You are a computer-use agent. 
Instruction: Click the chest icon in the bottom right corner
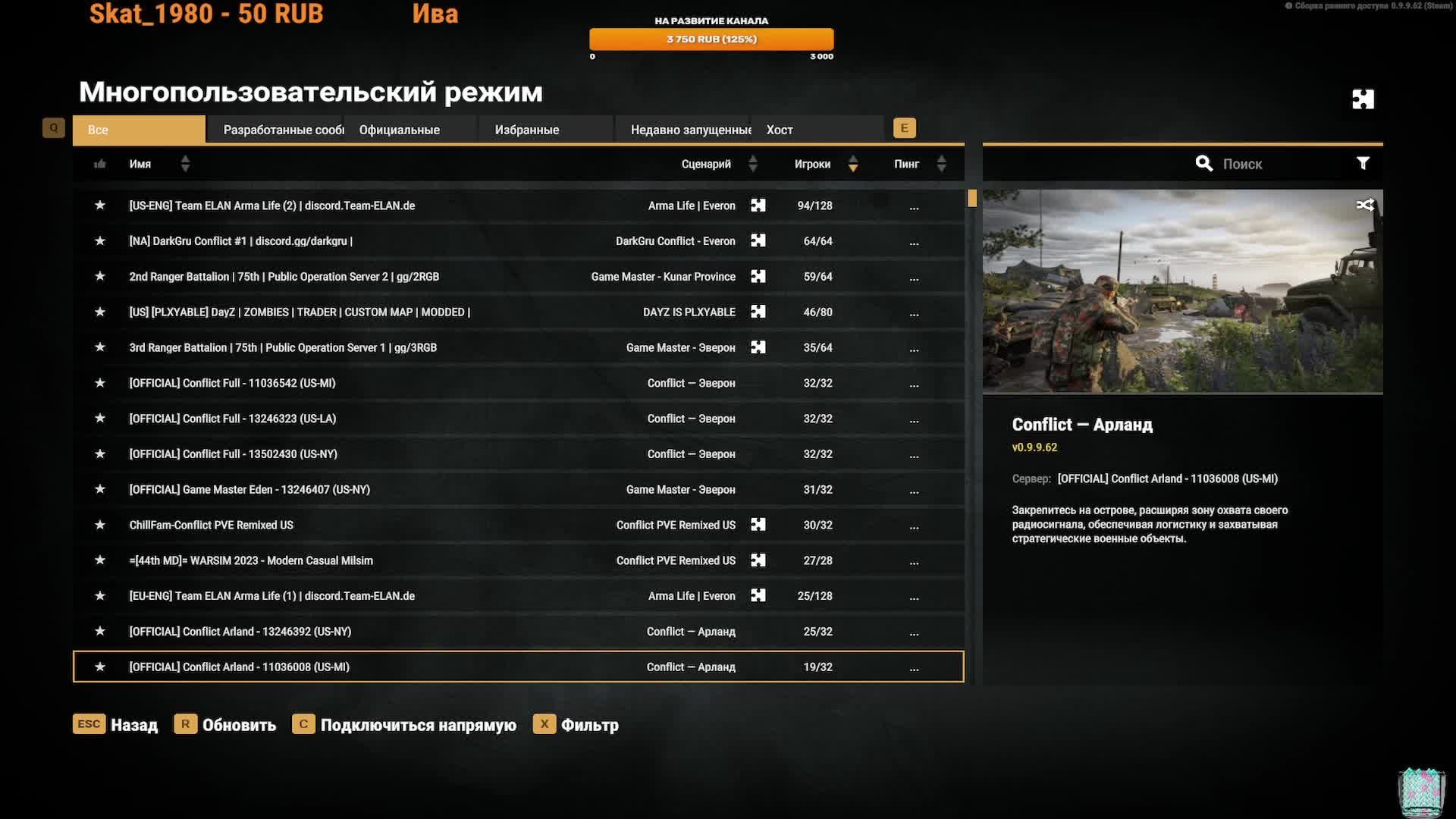[1422, 790]
